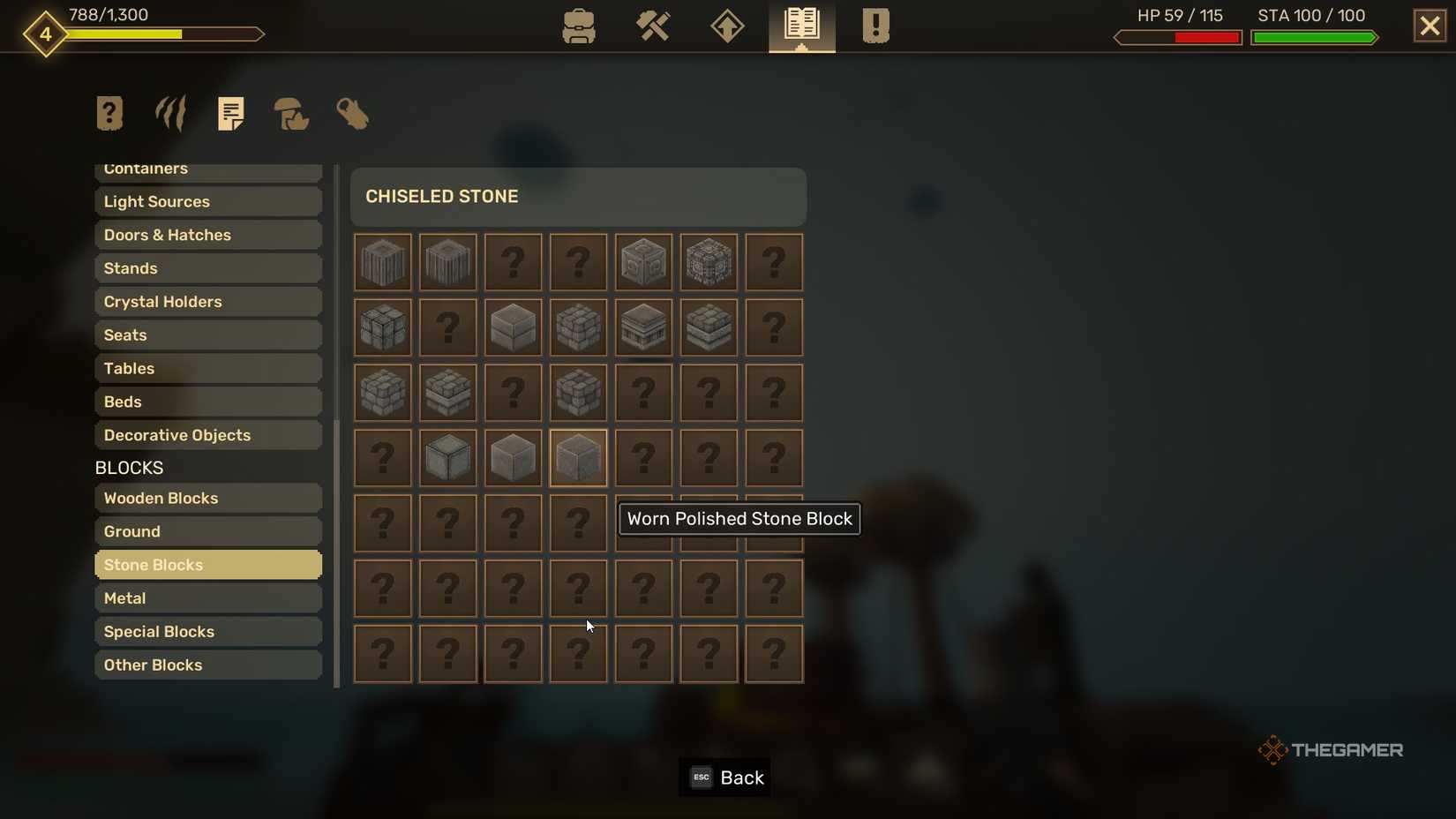Viewport: 1456px width, 819px height.
Task: Click the yellow XP progress bar
Action: [x=124, y=35]
